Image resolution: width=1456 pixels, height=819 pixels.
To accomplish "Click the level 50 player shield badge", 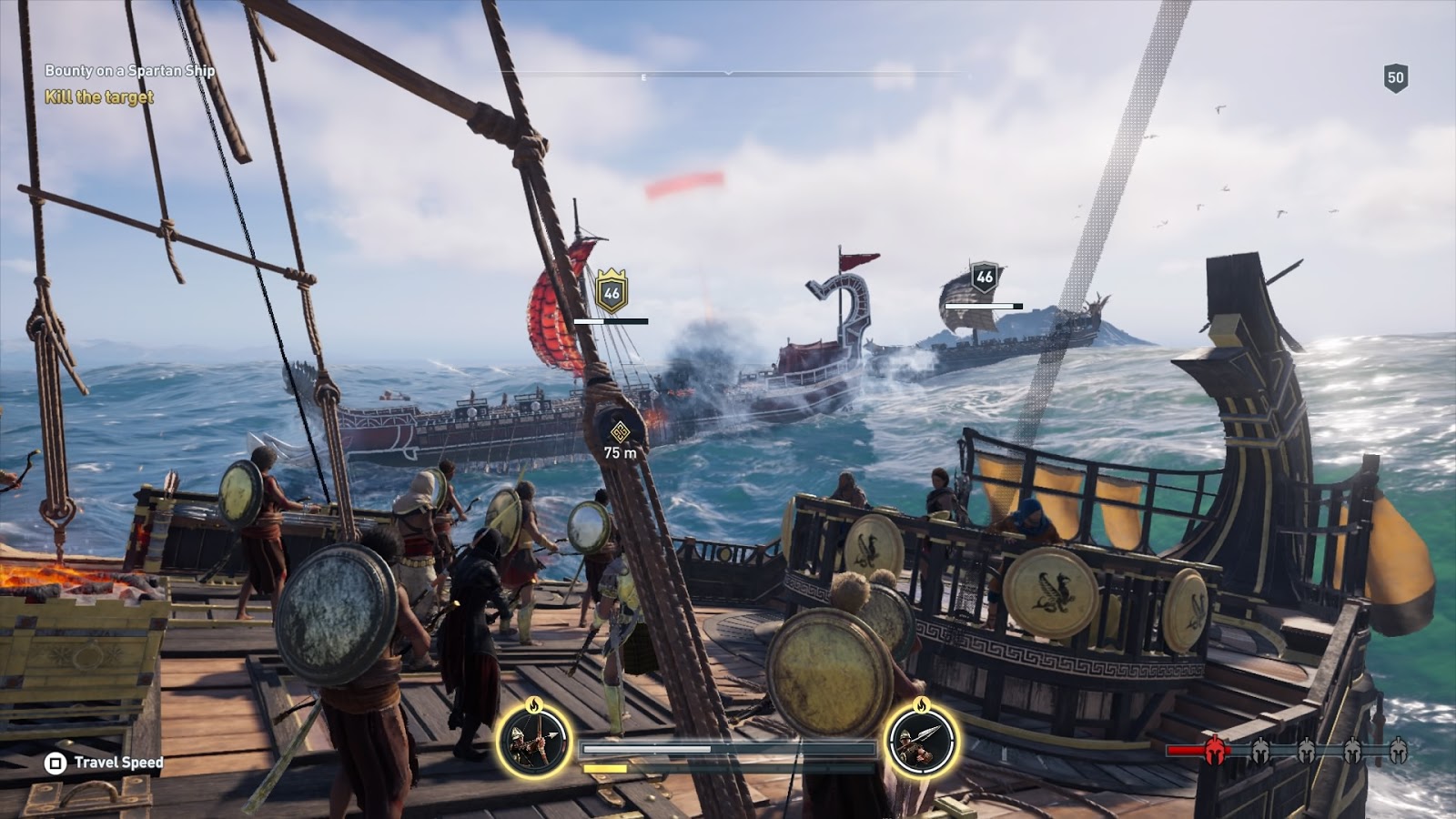I will point(1395,78).
